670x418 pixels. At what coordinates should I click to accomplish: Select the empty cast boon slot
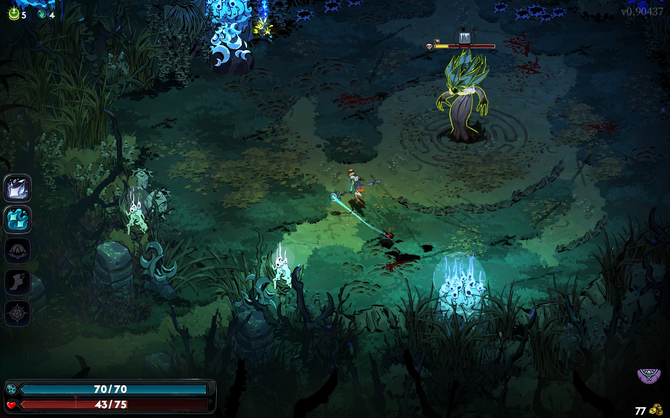tap(18, 250)
